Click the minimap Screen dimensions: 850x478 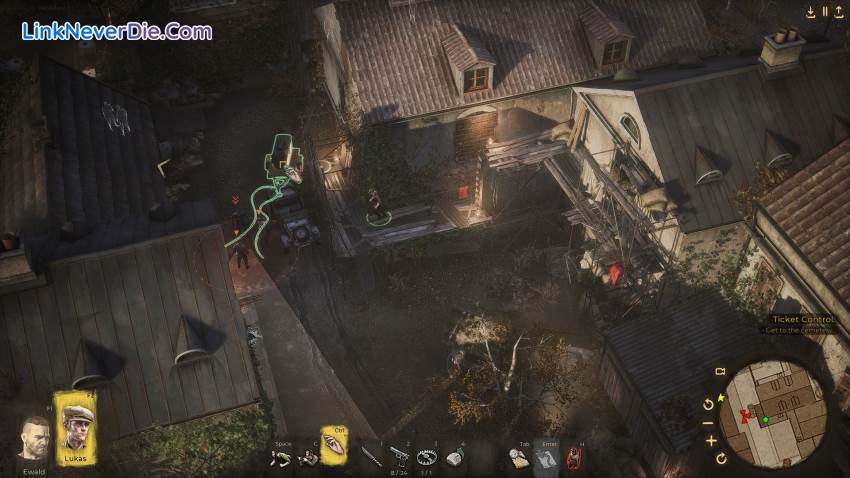[776, 414]
